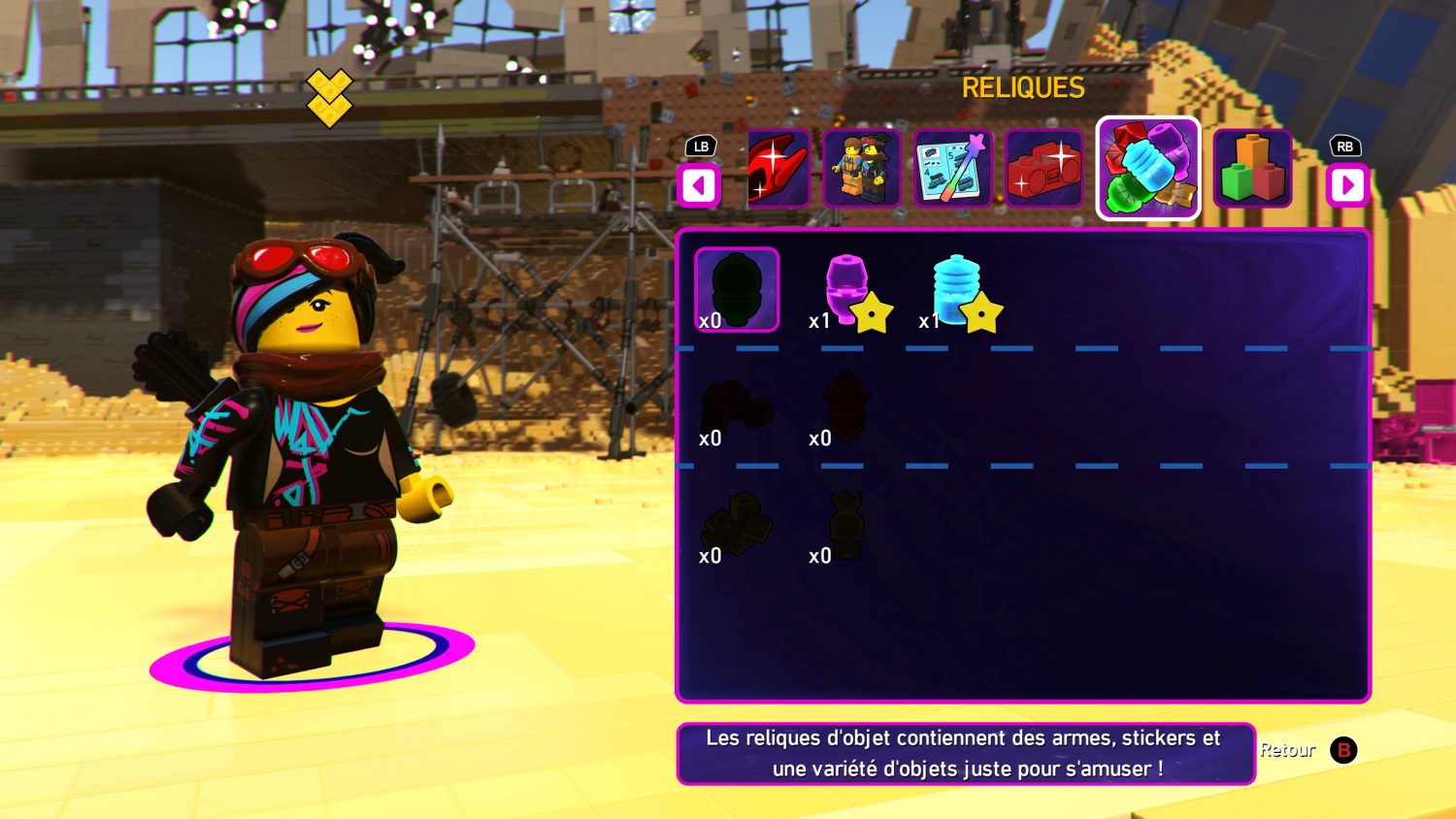Select the blue relic slot
1456x819 pixels.
coord(958,291)
